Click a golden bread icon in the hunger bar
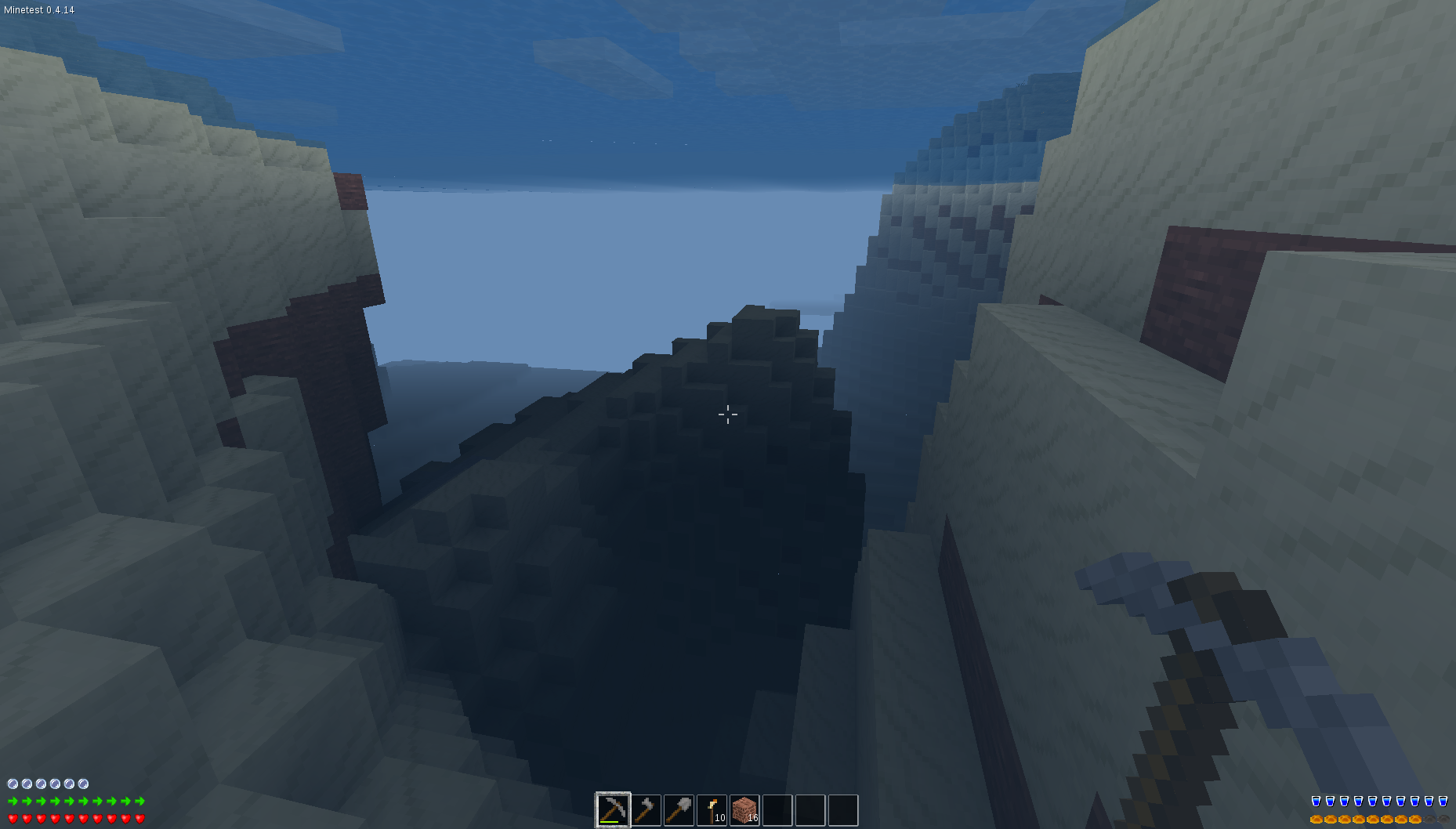 (x=1317, y=820)
